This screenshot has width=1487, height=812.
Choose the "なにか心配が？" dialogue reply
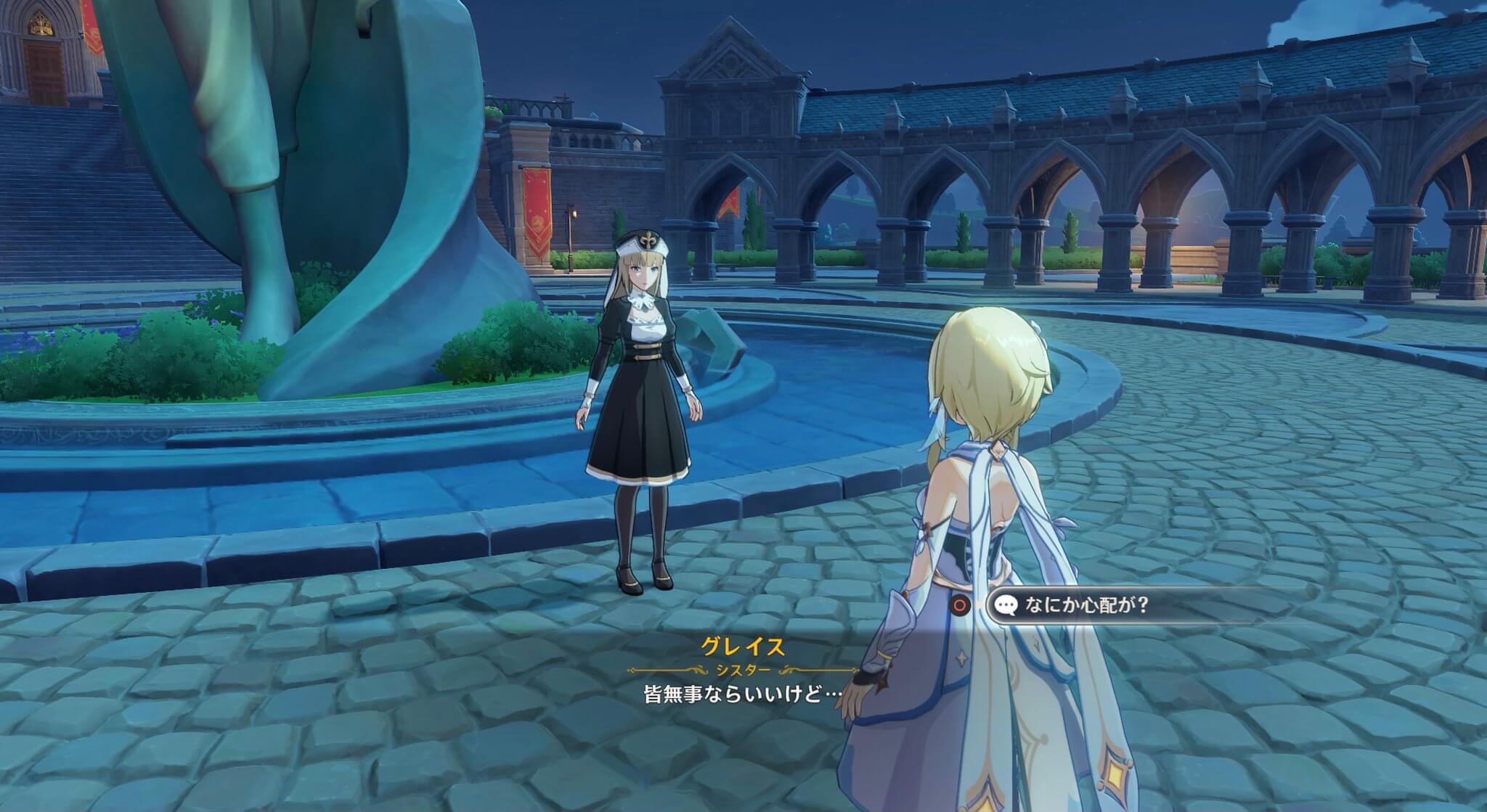coord(1085,604)
